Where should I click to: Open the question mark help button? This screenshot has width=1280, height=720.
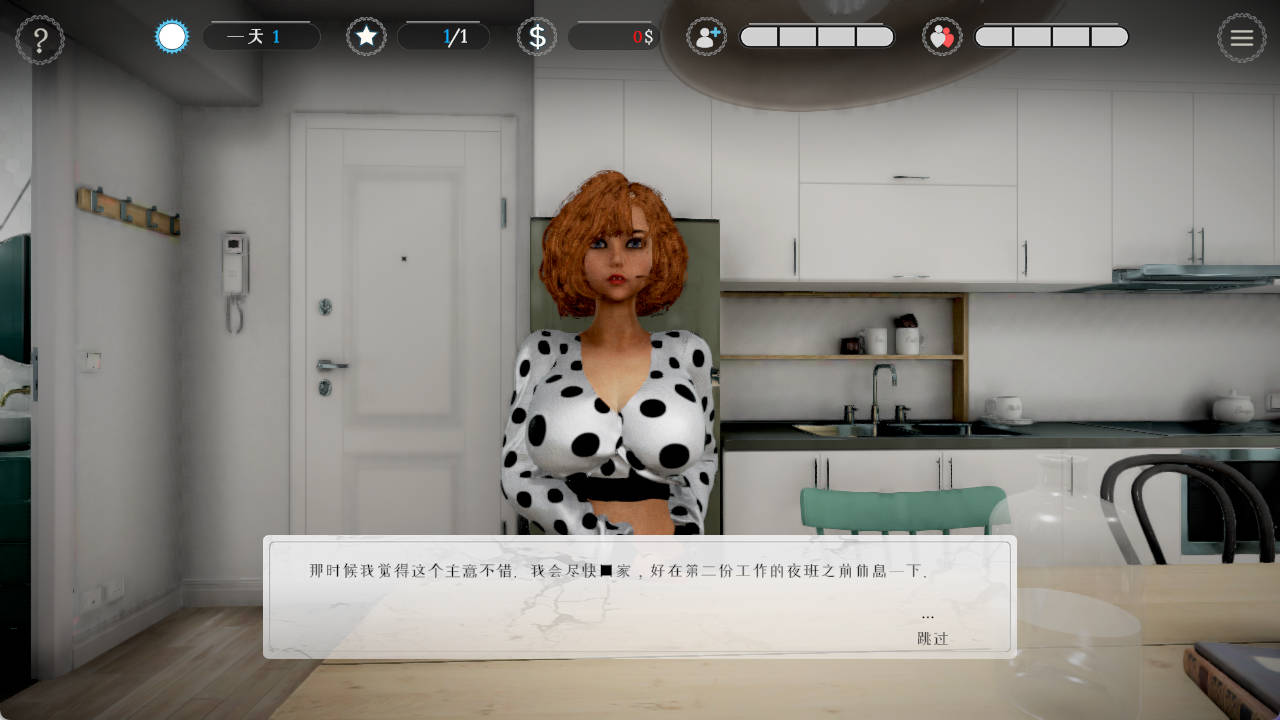(40, 40)
